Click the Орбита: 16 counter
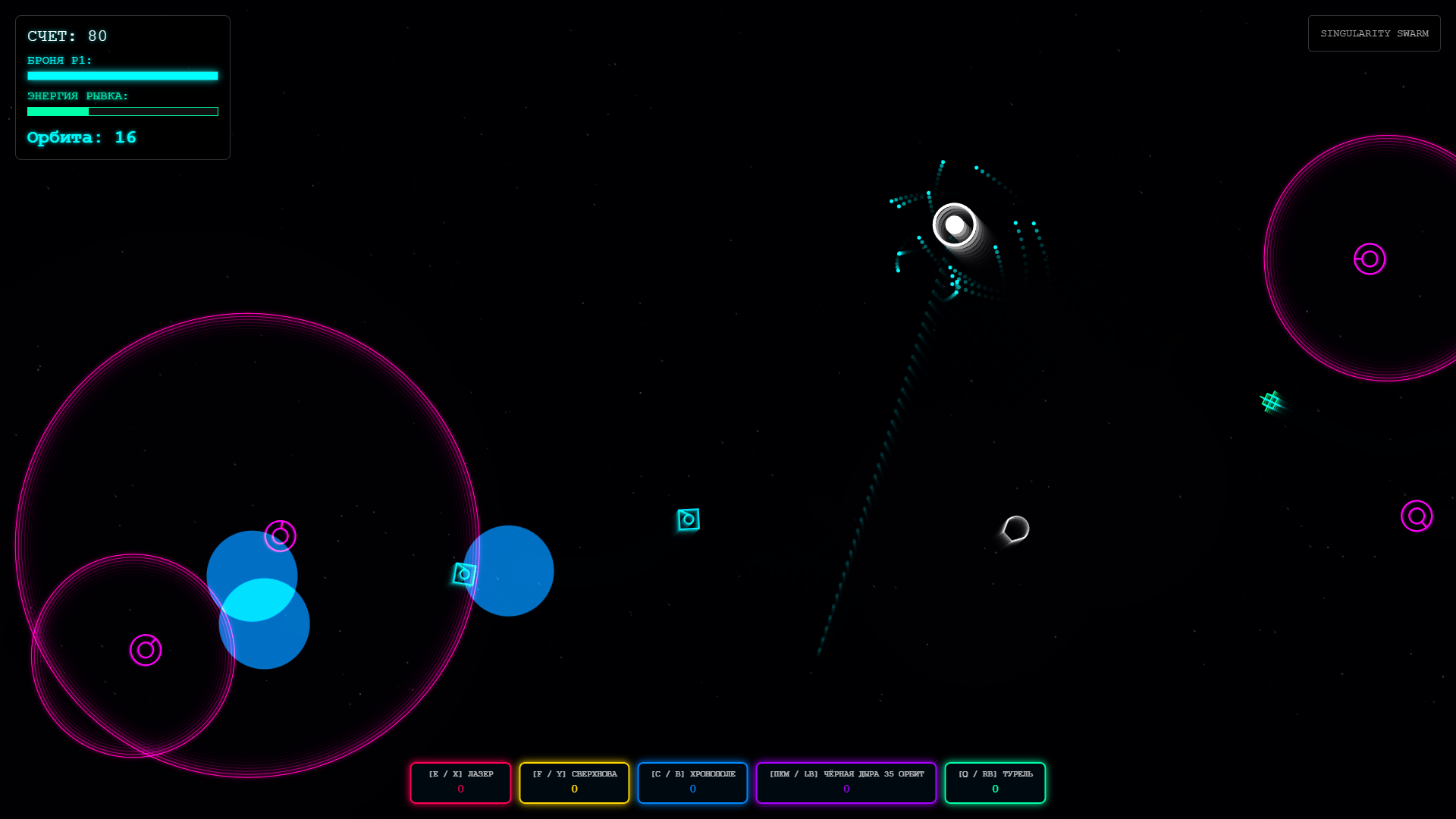Screen dimensions: 1456x819 coord(81,137)
